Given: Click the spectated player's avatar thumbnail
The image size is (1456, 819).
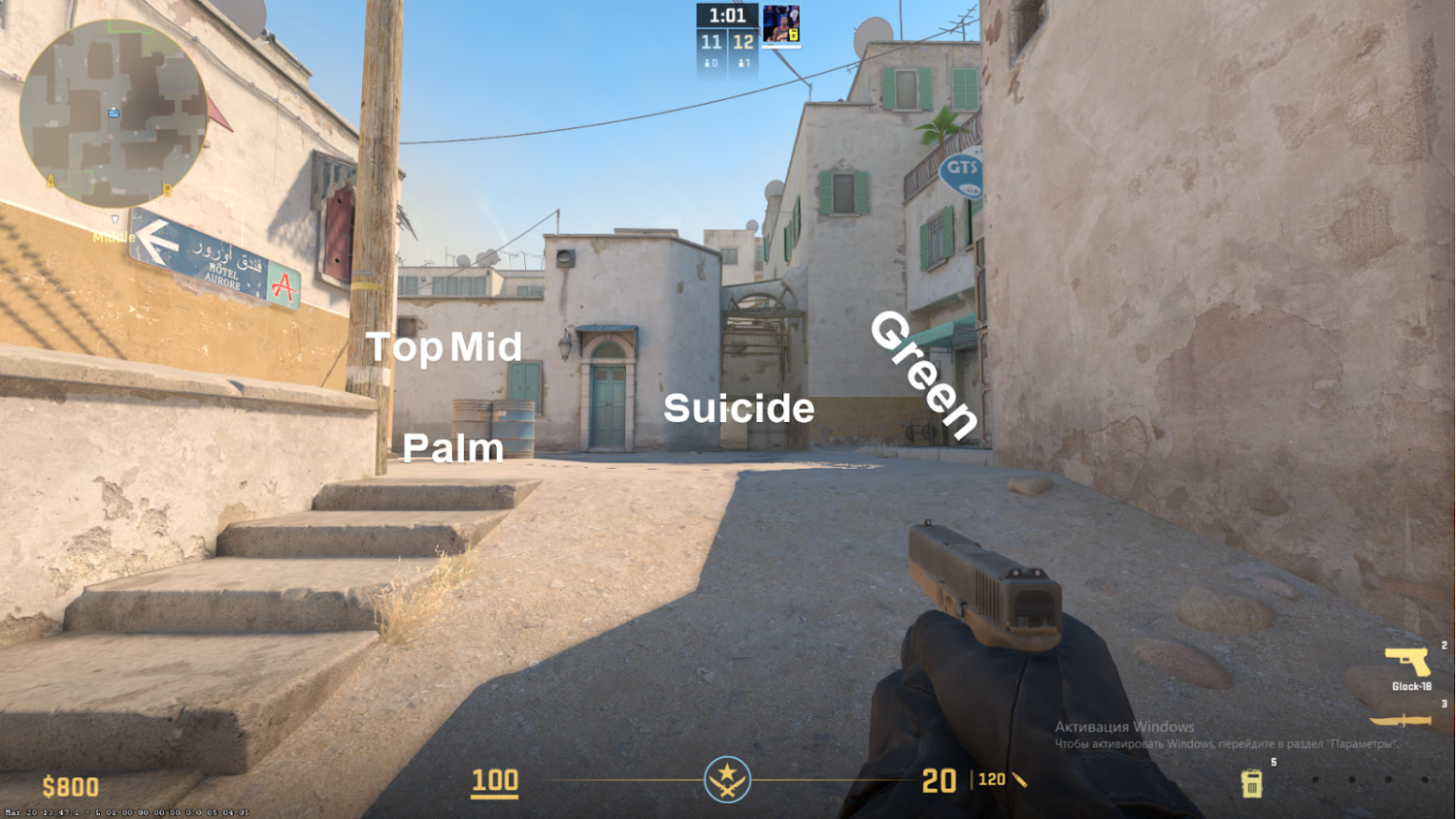Looking at the screenshot, I should coord(781,23).
